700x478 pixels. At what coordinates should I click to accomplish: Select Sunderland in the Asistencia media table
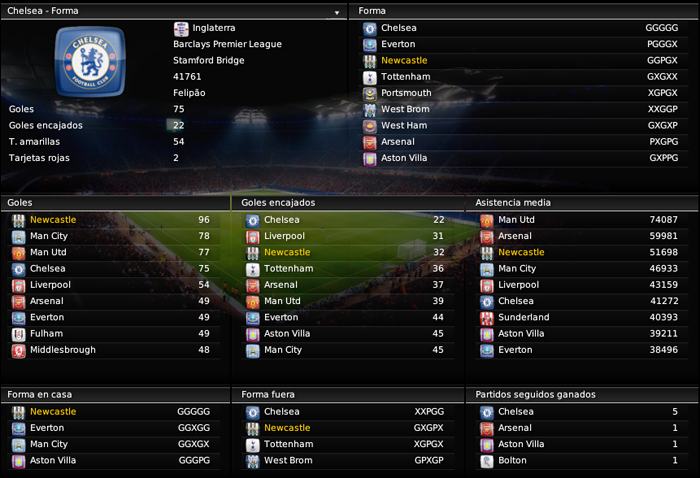[523, 317]
